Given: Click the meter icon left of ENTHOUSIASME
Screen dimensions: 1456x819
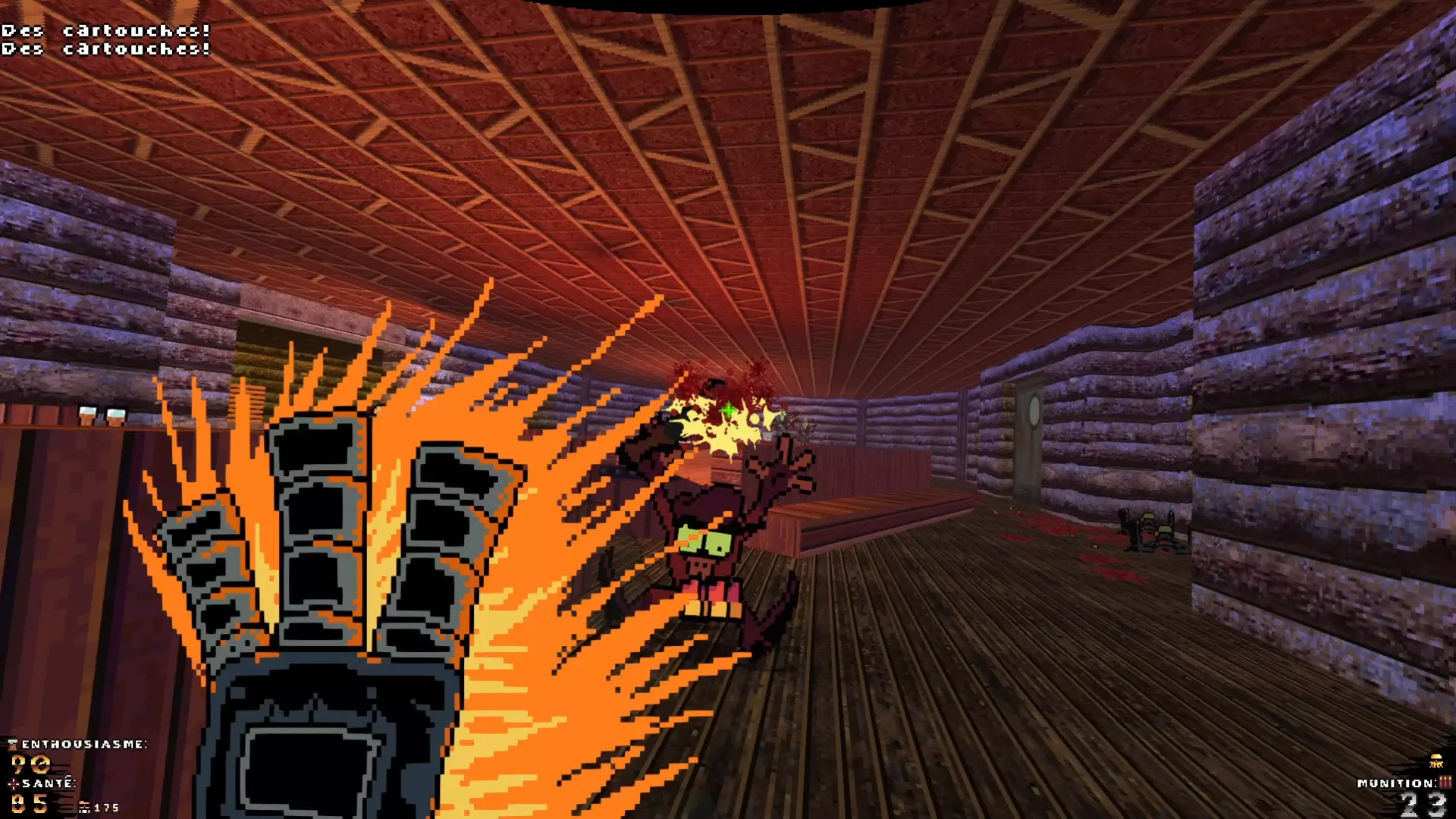Looking at the screenshot, I should pyautogui.click(x=12, y=744).
